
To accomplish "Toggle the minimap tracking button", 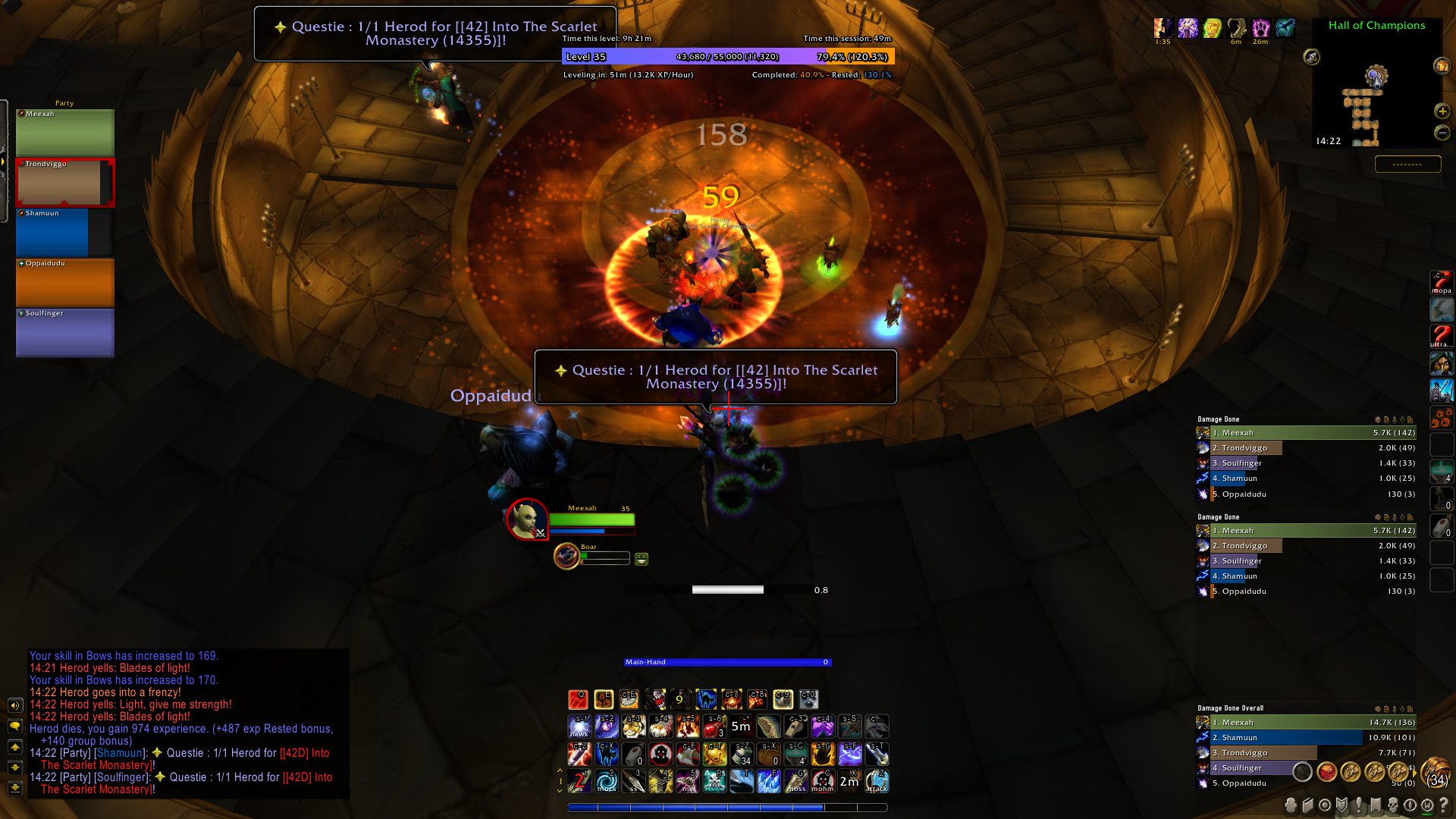I will coord(1311,57).
